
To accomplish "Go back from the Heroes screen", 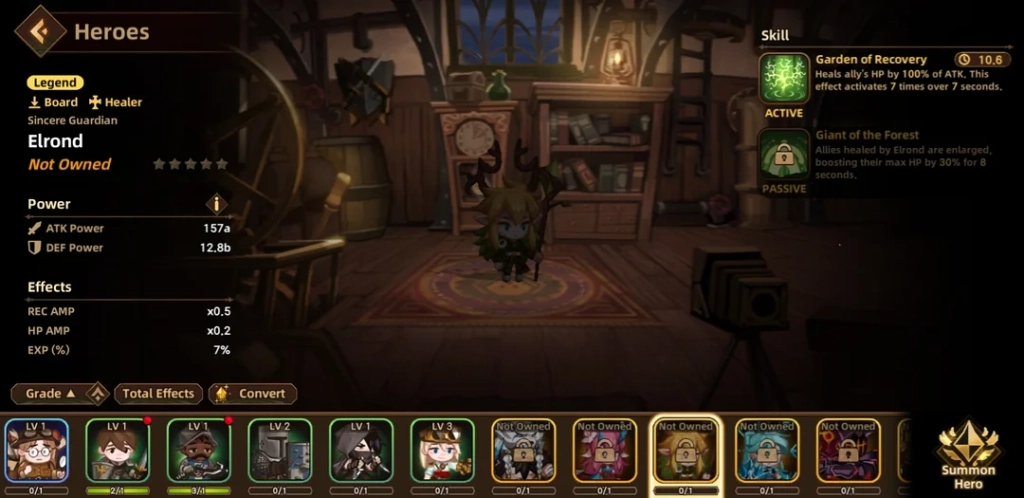I will [40, 31].
